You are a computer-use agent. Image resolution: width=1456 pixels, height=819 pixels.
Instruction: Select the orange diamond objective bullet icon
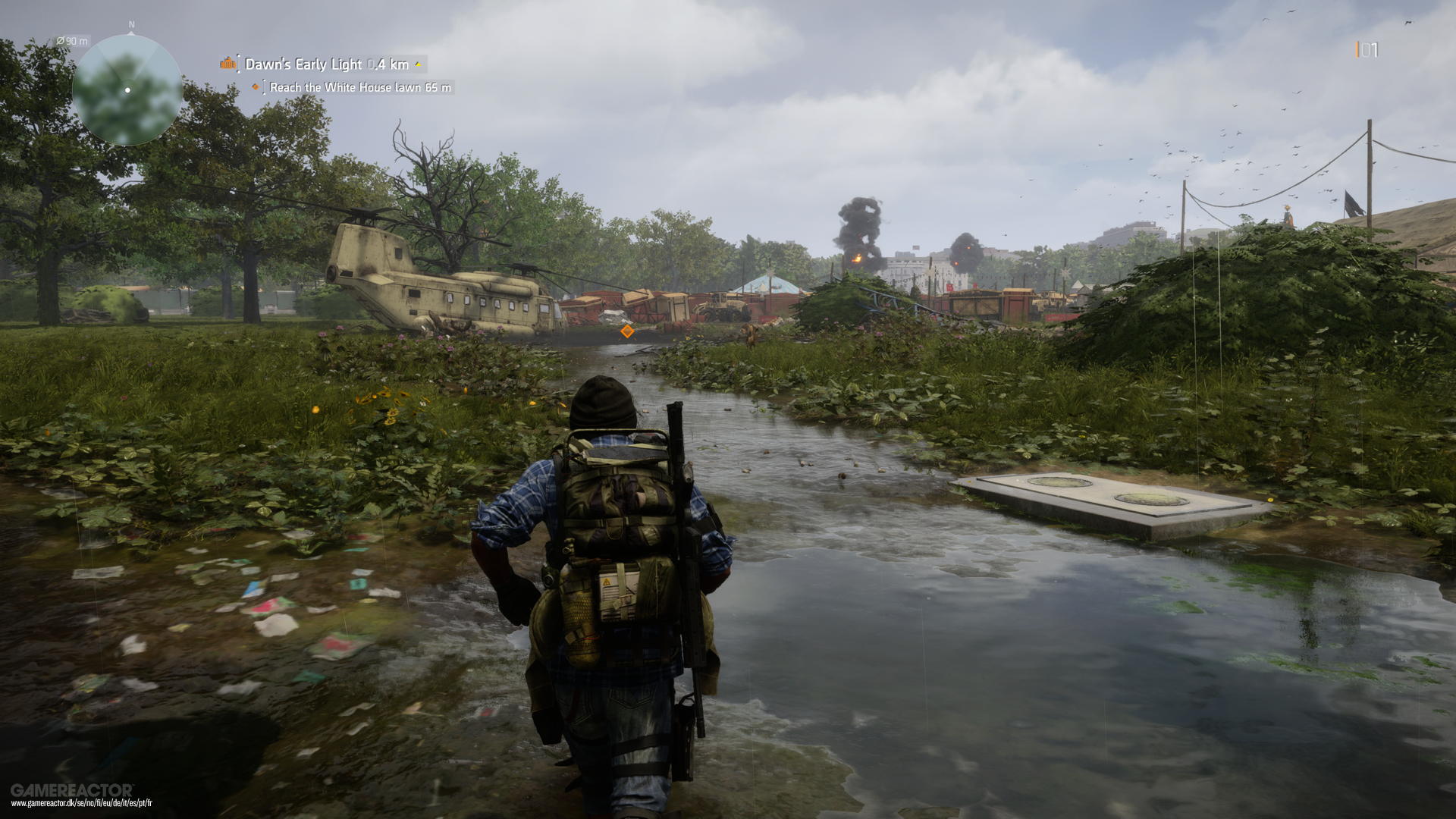point(256,87)
